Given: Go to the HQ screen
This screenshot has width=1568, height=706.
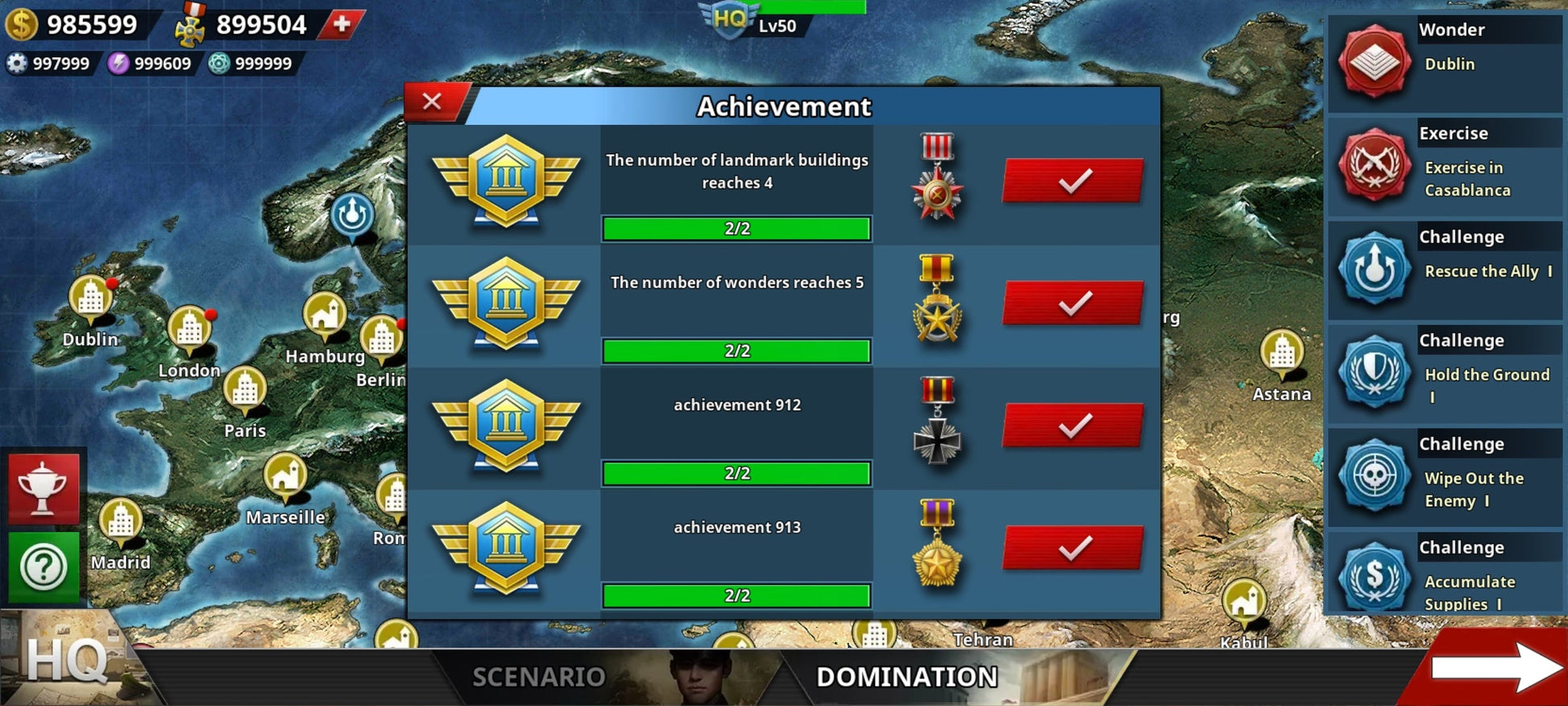Looking at the screenshot, I should coord(64,661).
